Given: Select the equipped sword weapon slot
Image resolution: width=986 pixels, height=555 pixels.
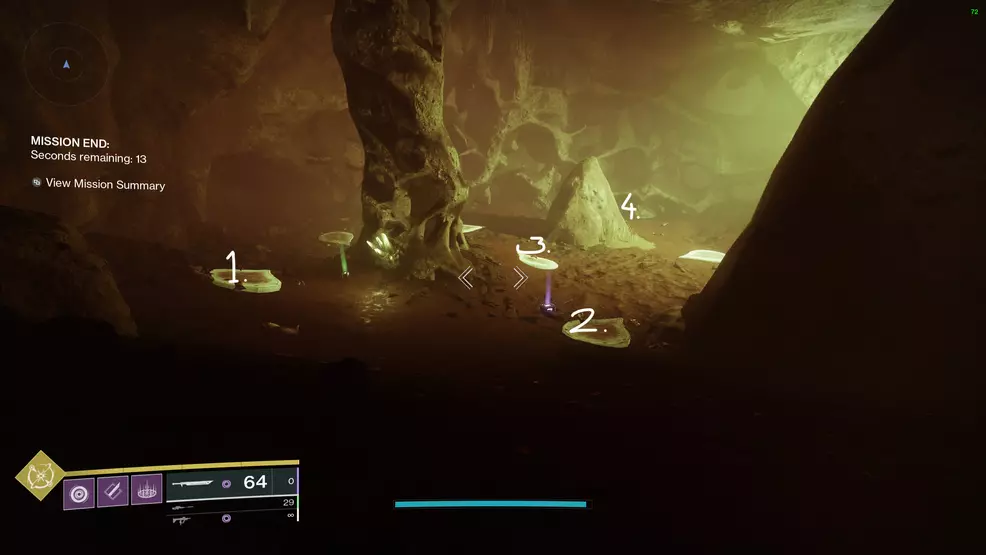Looking at the screenshot, I should [x=220, y=483].
